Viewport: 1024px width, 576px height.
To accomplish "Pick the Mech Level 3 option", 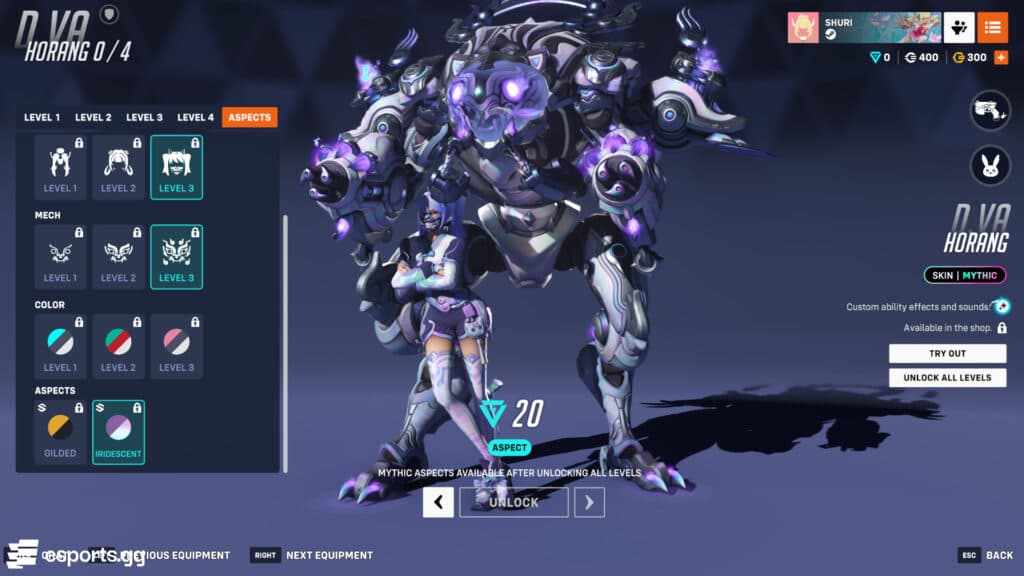I will pyautogui.click(x=177, y=257).
